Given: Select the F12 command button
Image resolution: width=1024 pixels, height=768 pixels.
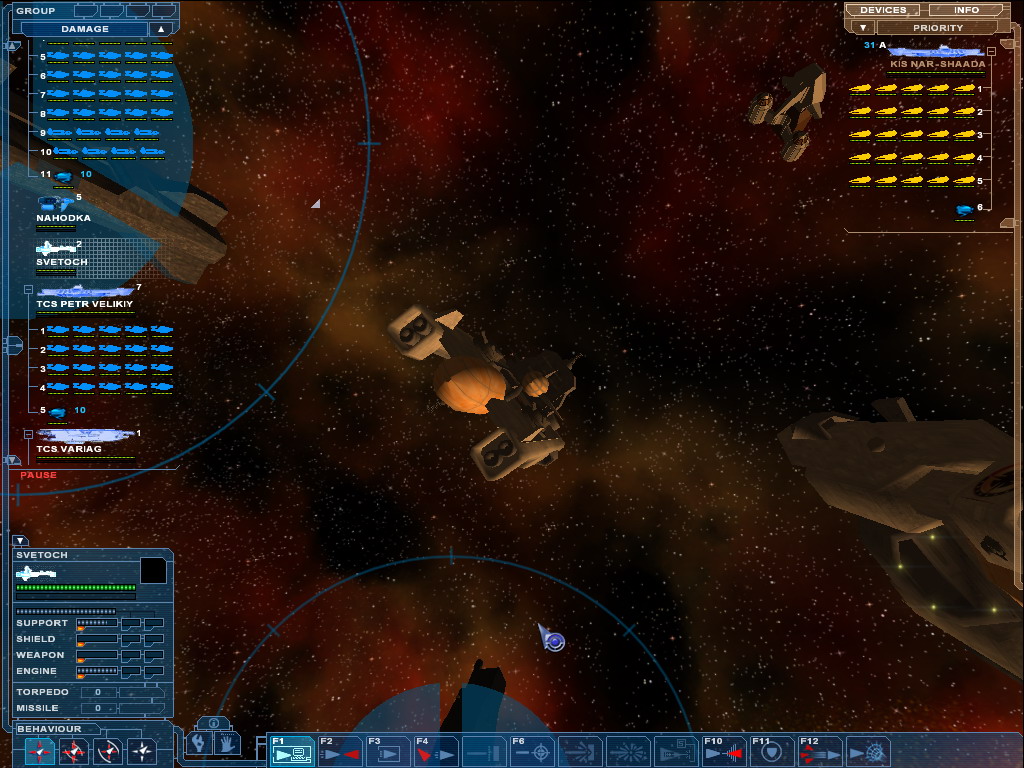Looking at the screenshot, I should click(820, 750).
